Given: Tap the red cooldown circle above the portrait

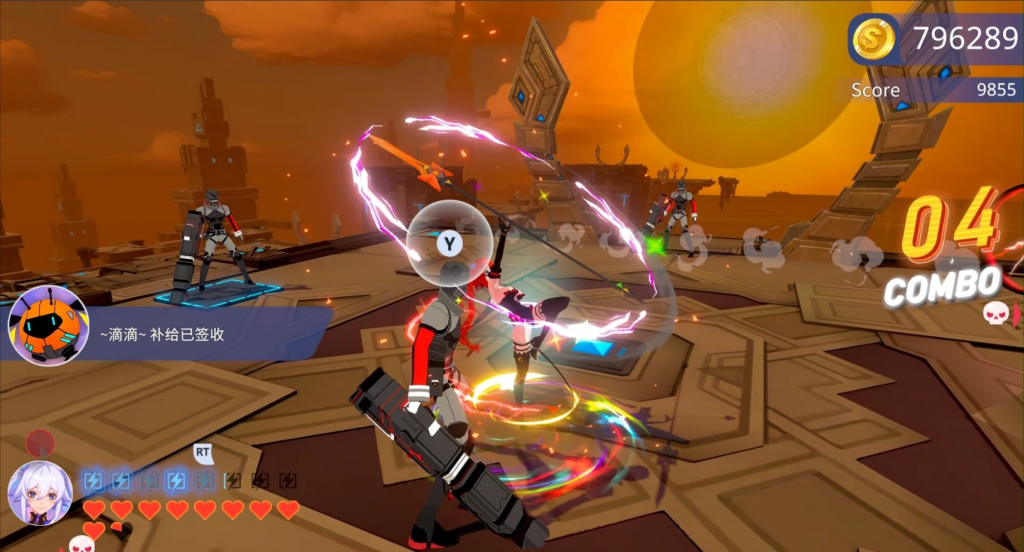Looking at the screenshot, I should coord(39,441).
